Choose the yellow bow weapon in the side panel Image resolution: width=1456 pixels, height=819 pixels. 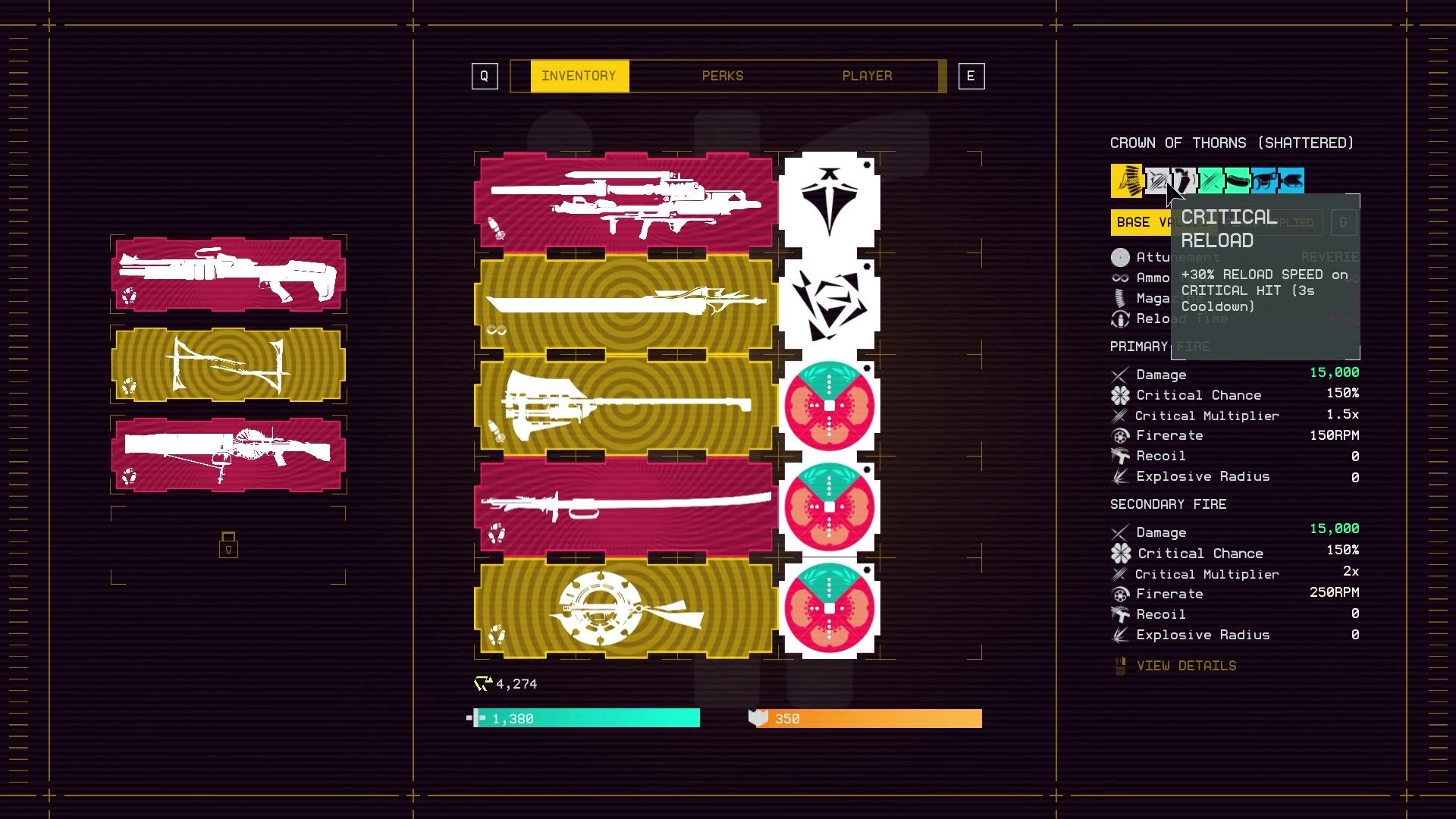[x=228, y=365]
